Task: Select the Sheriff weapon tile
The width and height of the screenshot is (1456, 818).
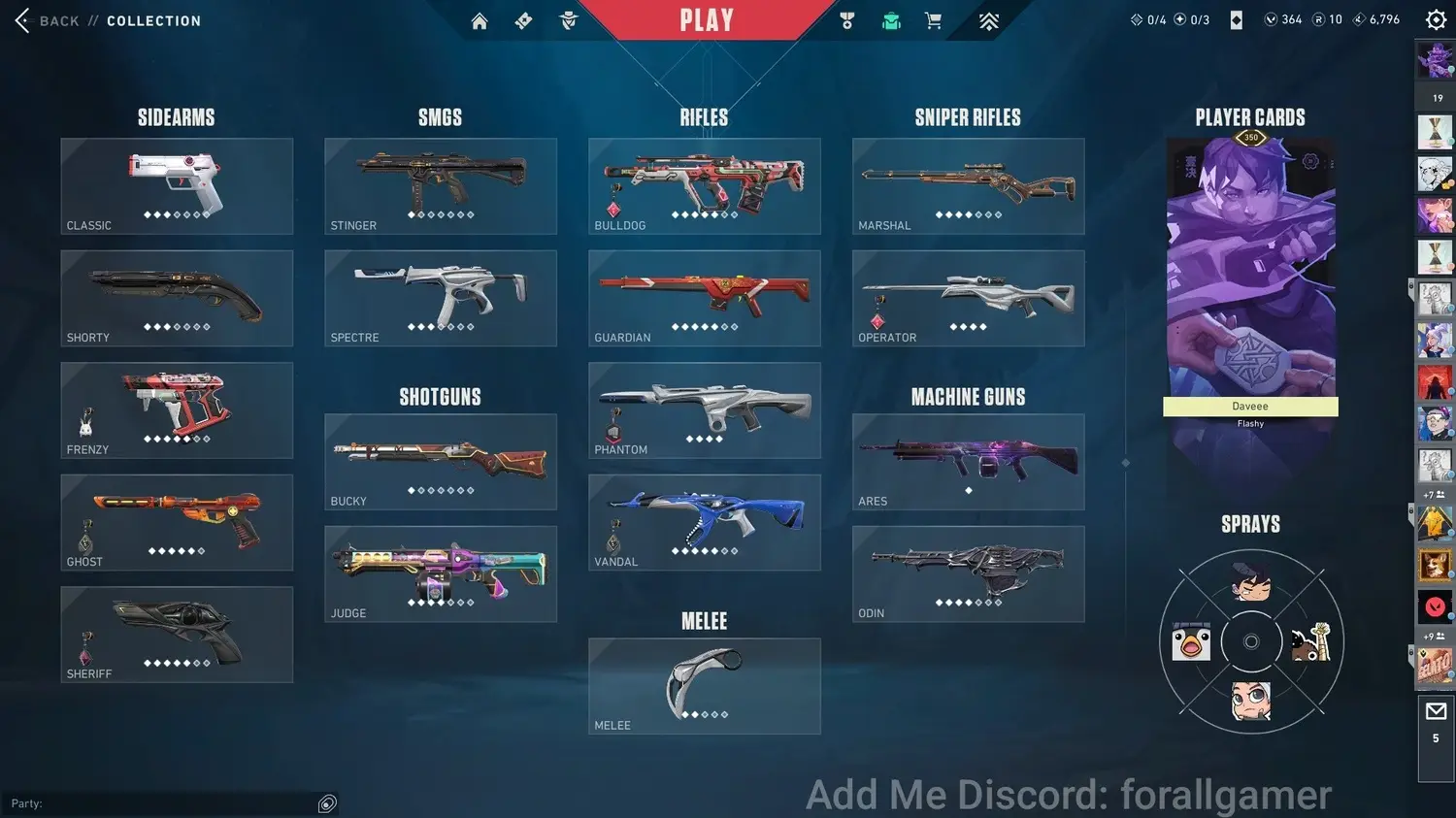Action: click(177, 634)
